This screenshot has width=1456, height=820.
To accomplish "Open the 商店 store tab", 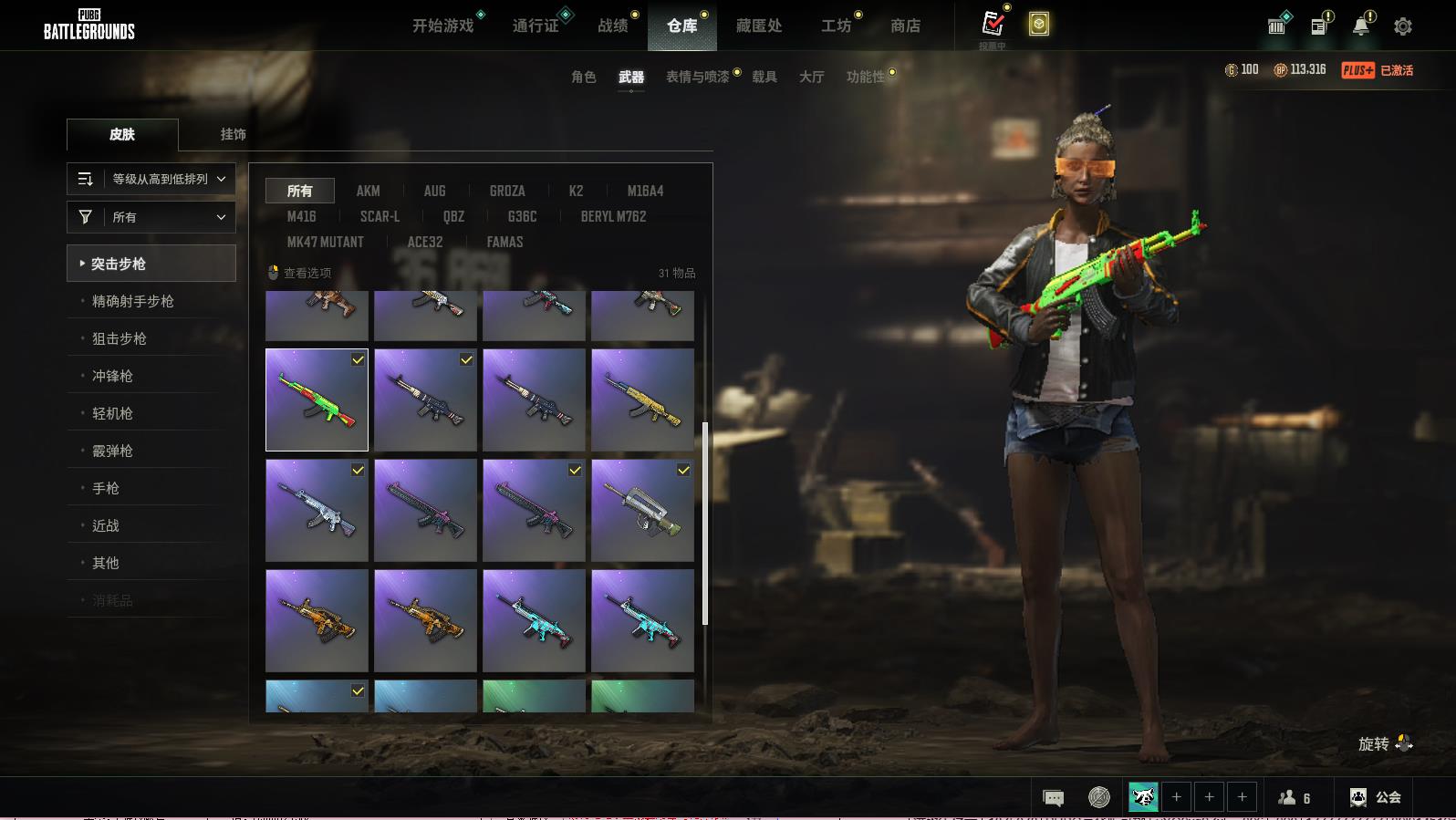I will click(x=905, y=26).
